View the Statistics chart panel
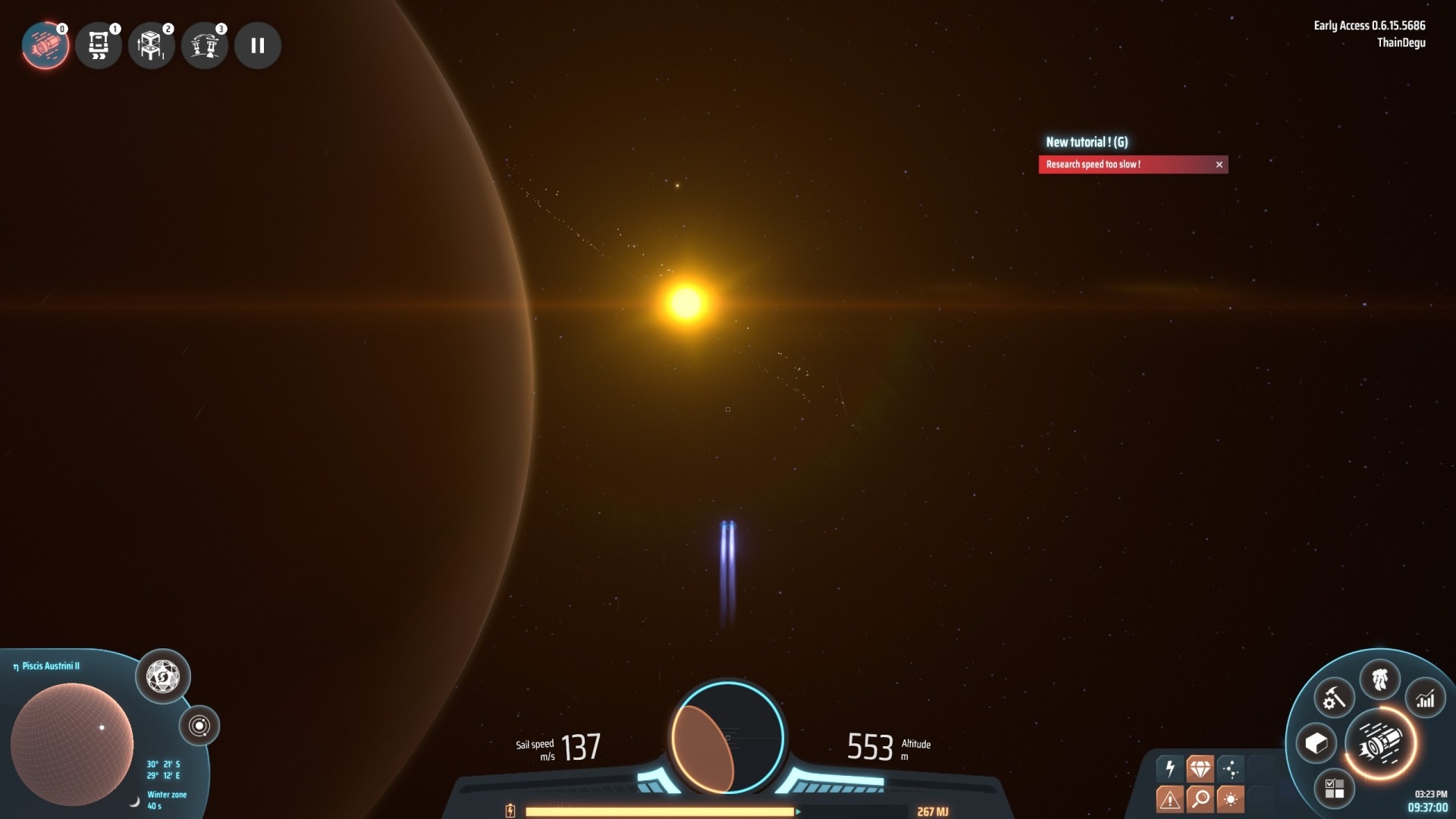Viewport: 1456px width, 819px height. (1426, 700)
